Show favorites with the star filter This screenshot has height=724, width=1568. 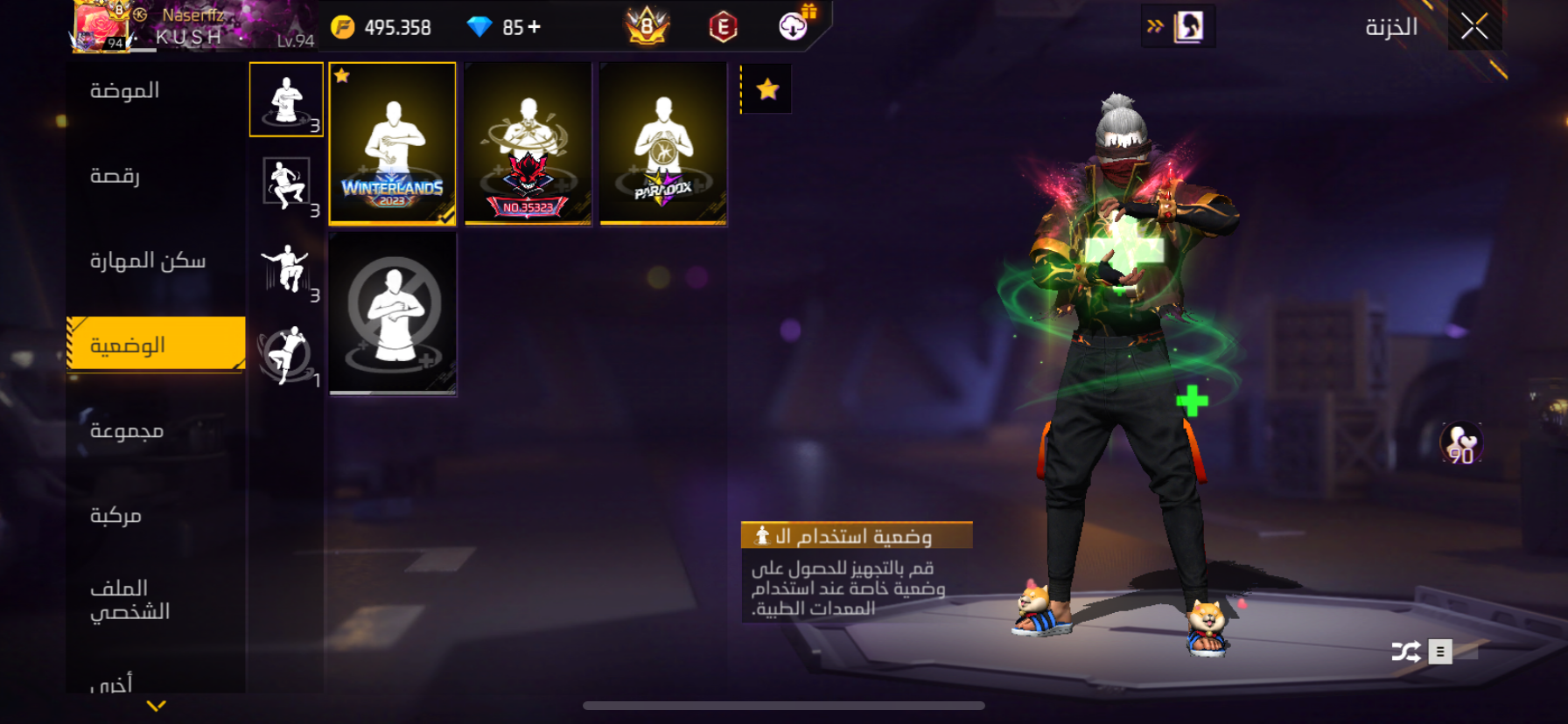tap(767, 89)
